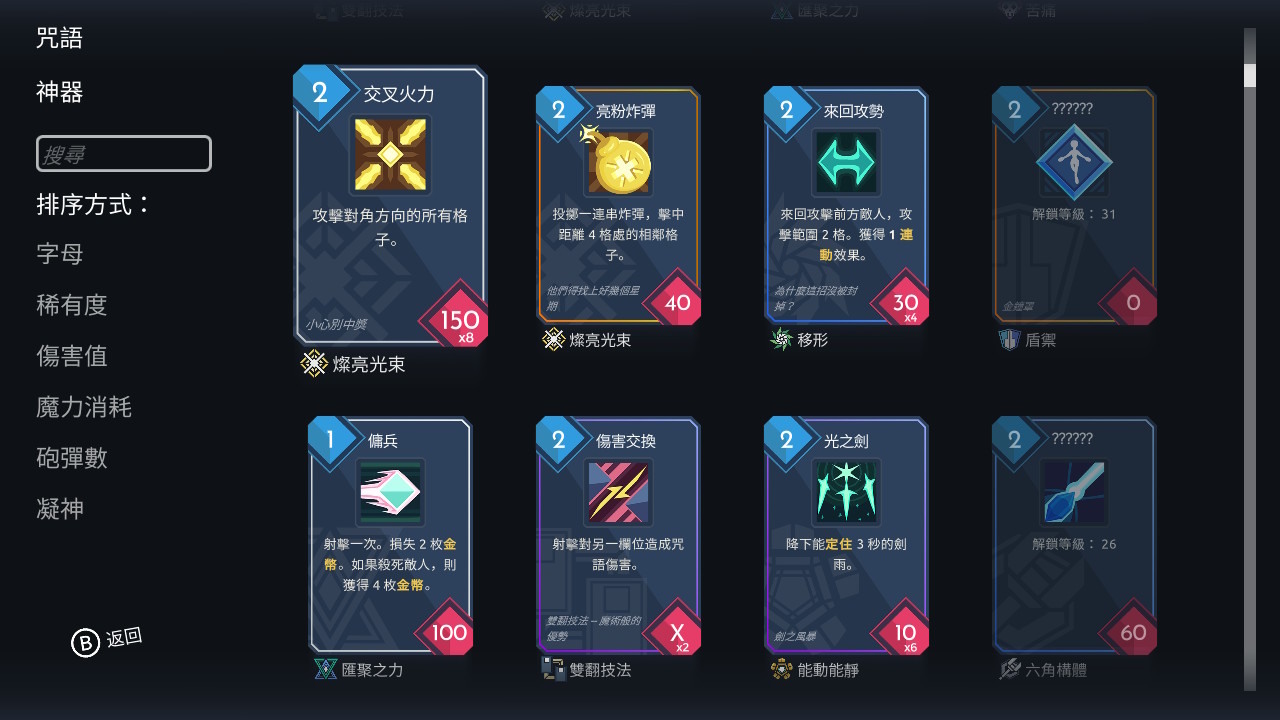Click the 光之劍 falling swords icon
The width and height of the screenshot is (1280, 720).
(846, 490)
